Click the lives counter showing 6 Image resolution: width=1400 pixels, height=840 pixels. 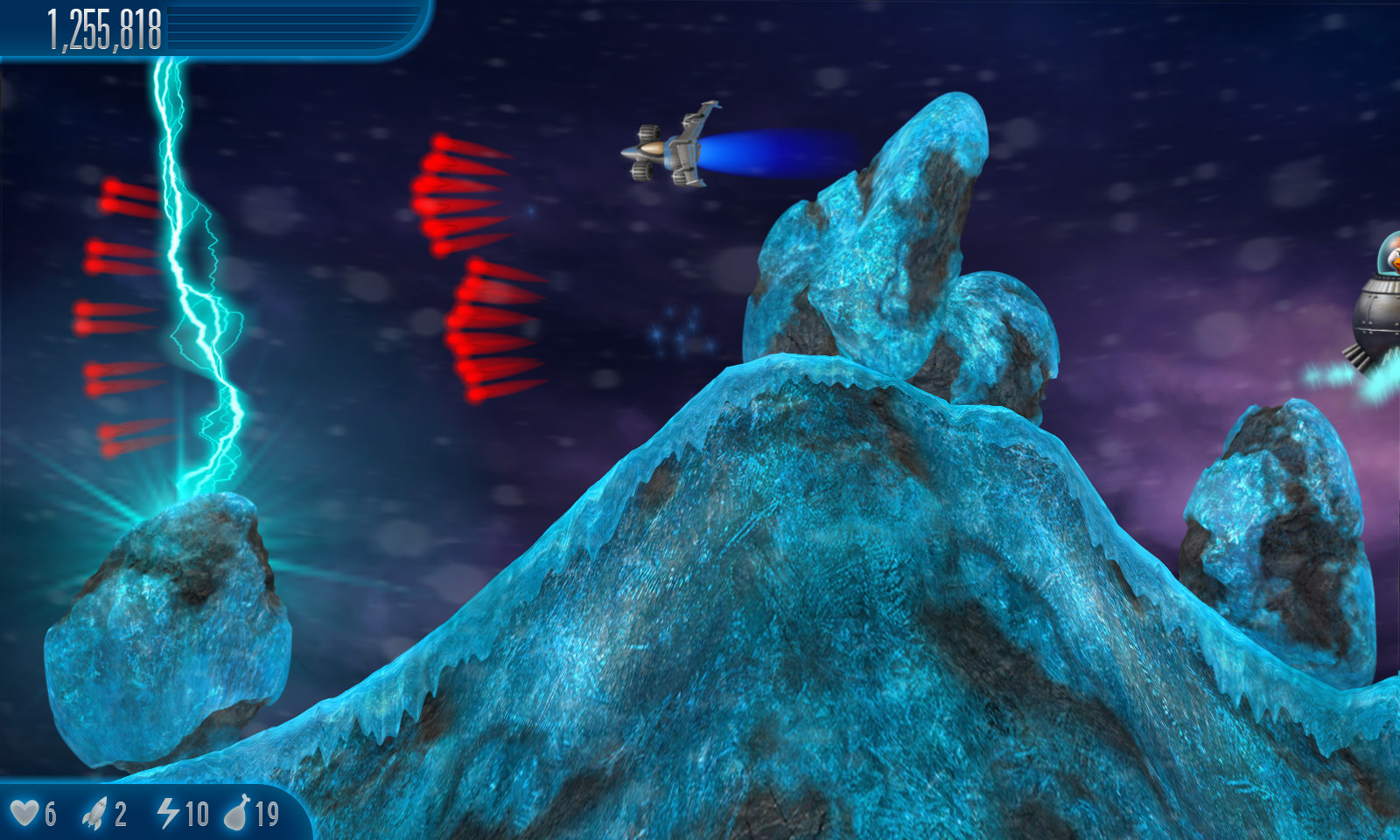coord(49,815)
